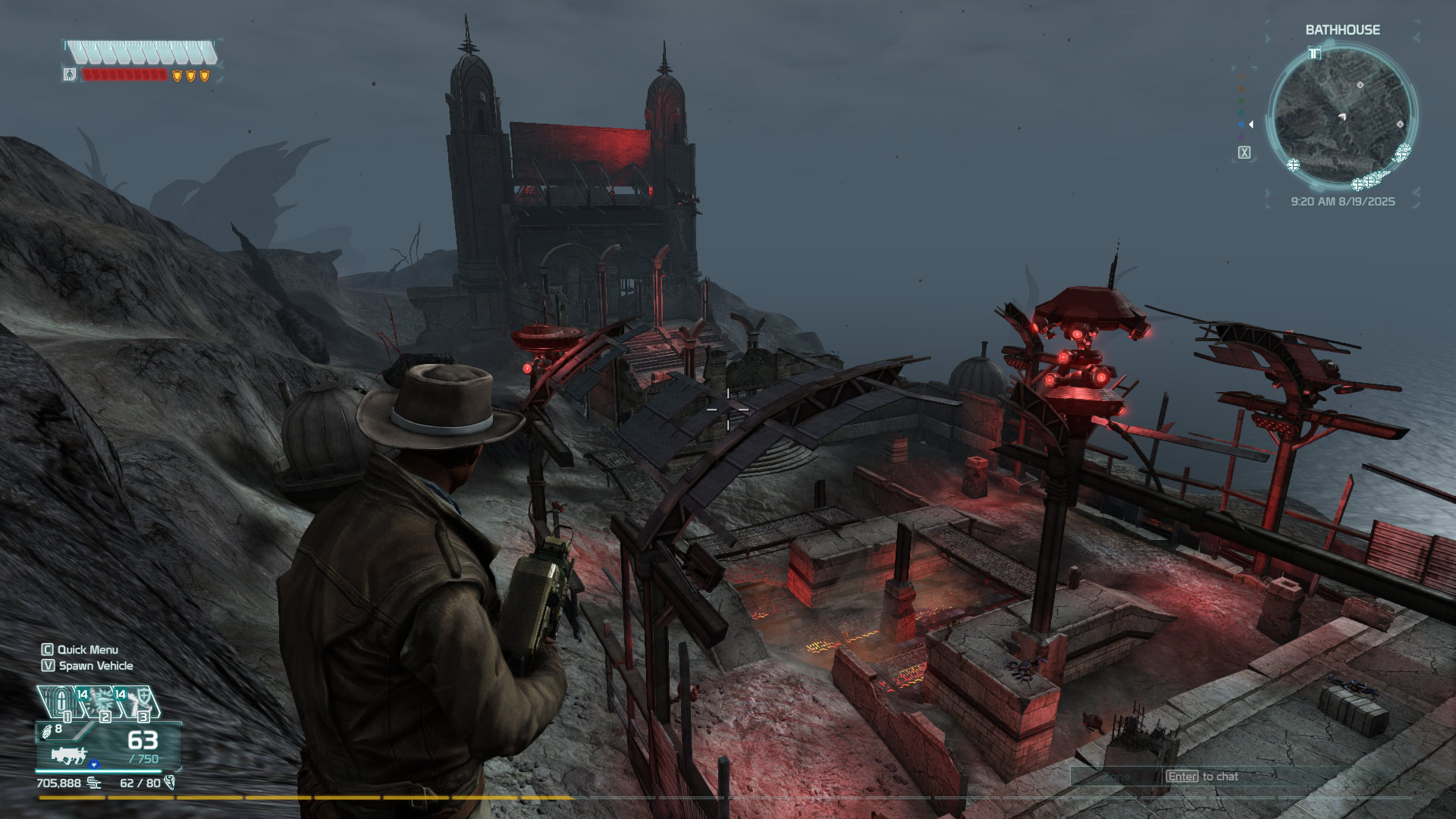
Task: Choose the grenade icon above the weapon
Action: pos(47,731)
